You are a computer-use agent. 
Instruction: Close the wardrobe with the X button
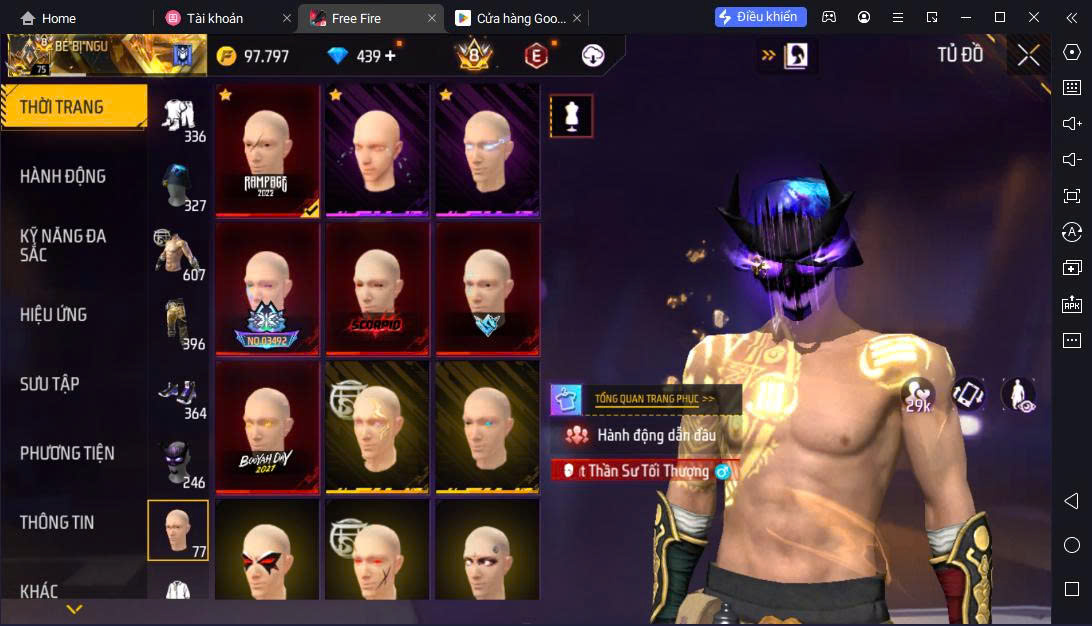1028,55
